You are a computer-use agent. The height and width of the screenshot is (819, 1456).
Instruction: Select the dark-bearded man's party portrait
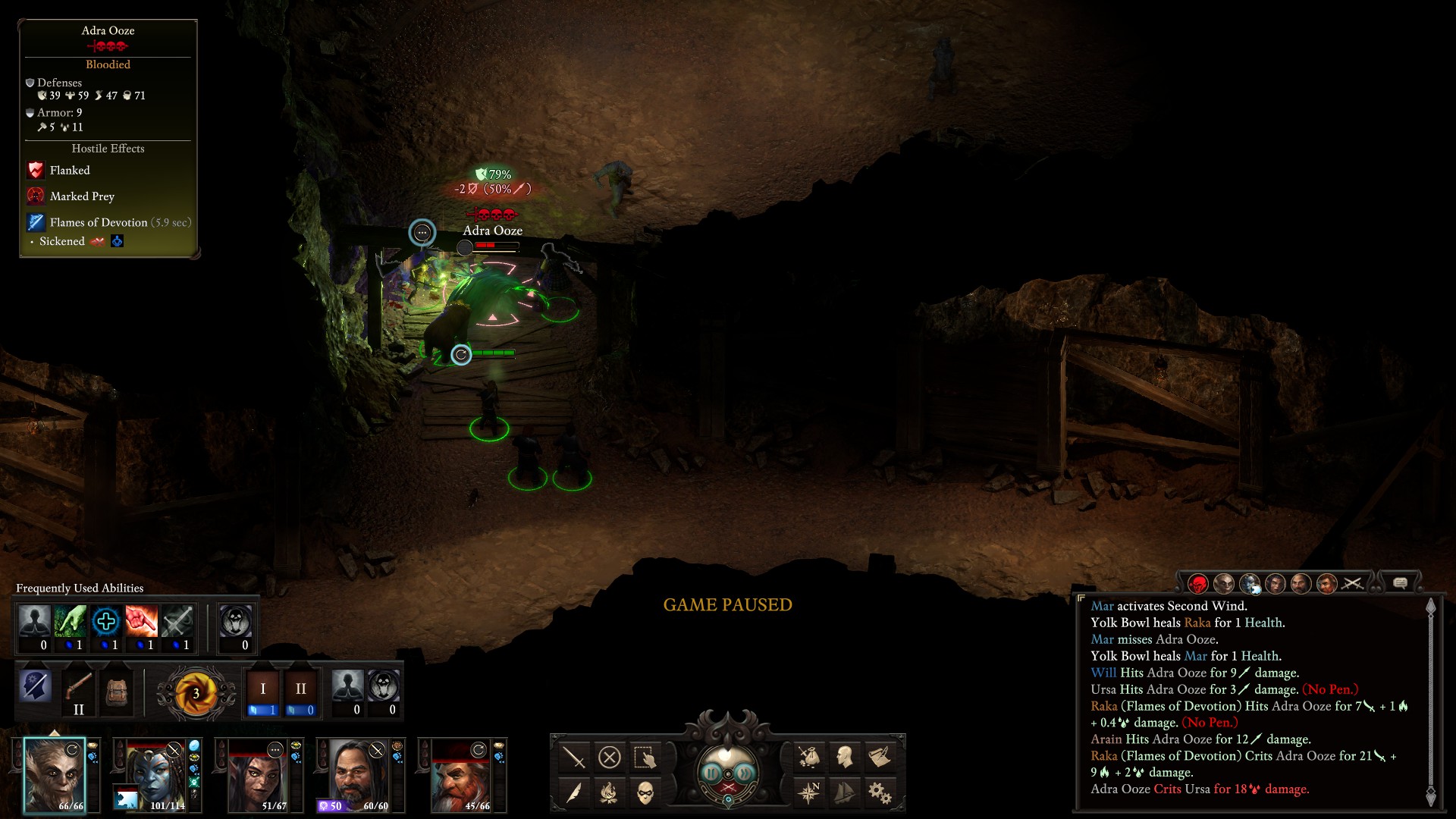359,775
